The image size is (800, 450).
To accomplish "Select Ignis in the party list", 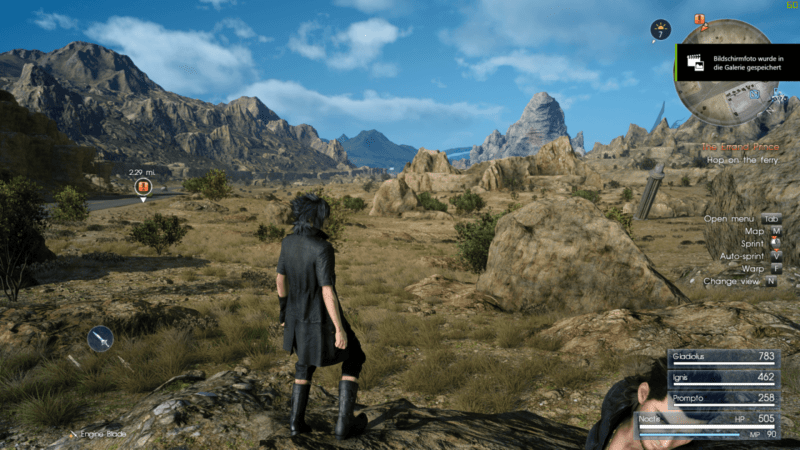I will pos(725,378).
